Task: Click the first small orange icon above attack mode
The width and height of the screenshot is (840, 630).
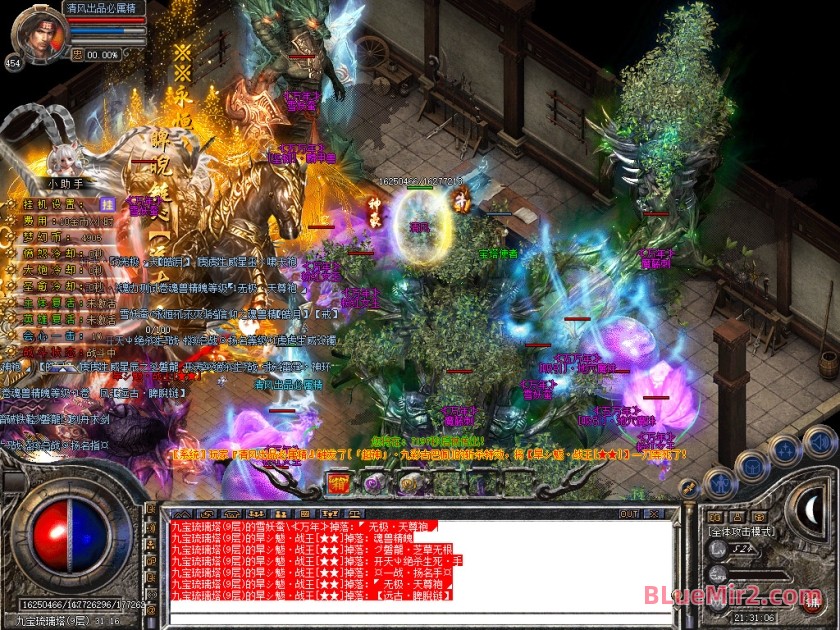Action: 714,516
